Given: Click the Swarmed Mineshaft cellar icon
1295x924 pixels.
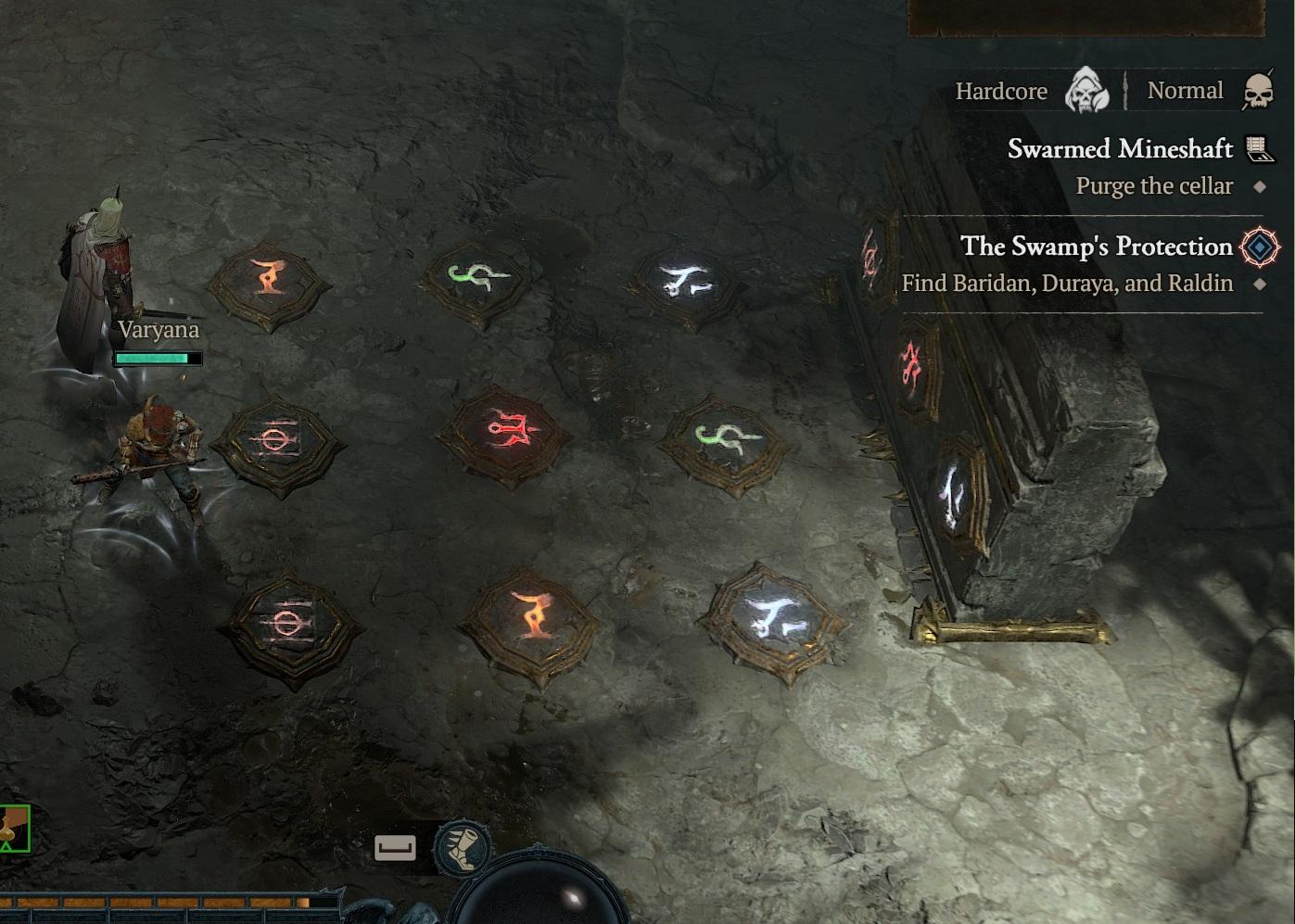Looking at the screenshot, I should coord(1260,148).
